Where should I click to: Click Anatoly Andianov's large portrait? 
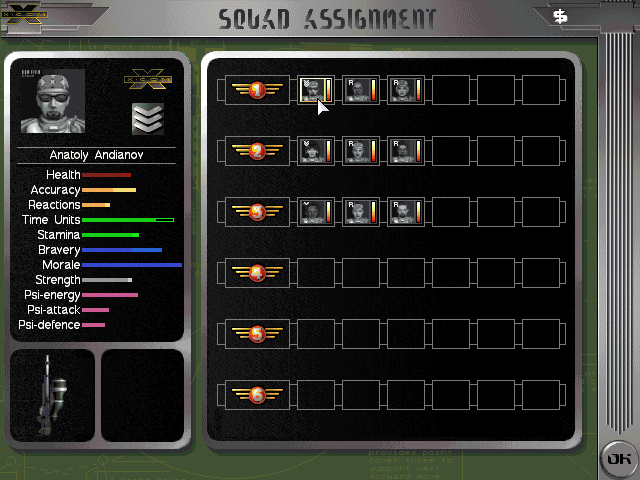[x=53, y=102]
